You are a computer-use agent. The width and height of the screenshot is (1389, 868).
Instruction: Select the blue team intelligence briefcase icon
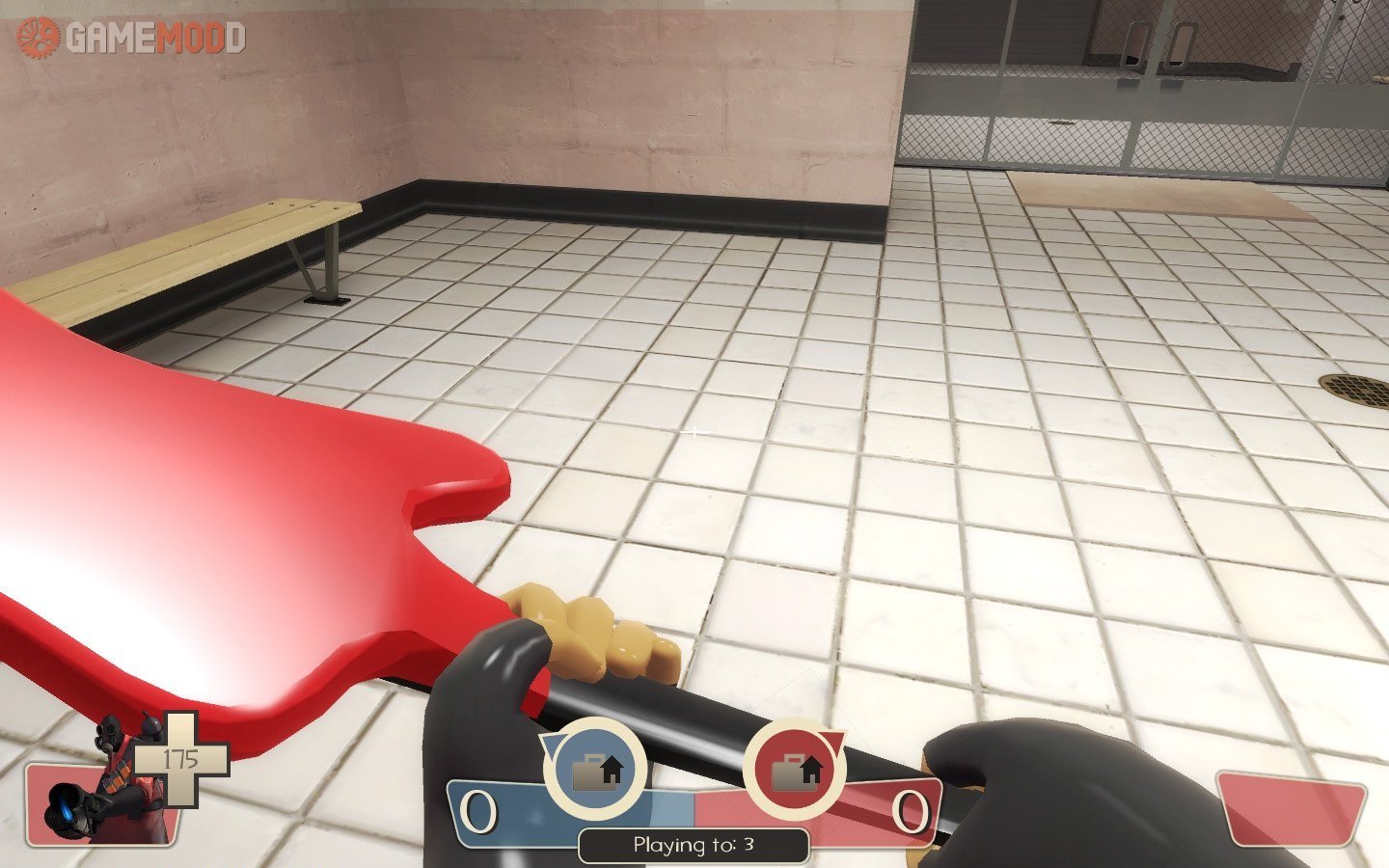(595, 771)
